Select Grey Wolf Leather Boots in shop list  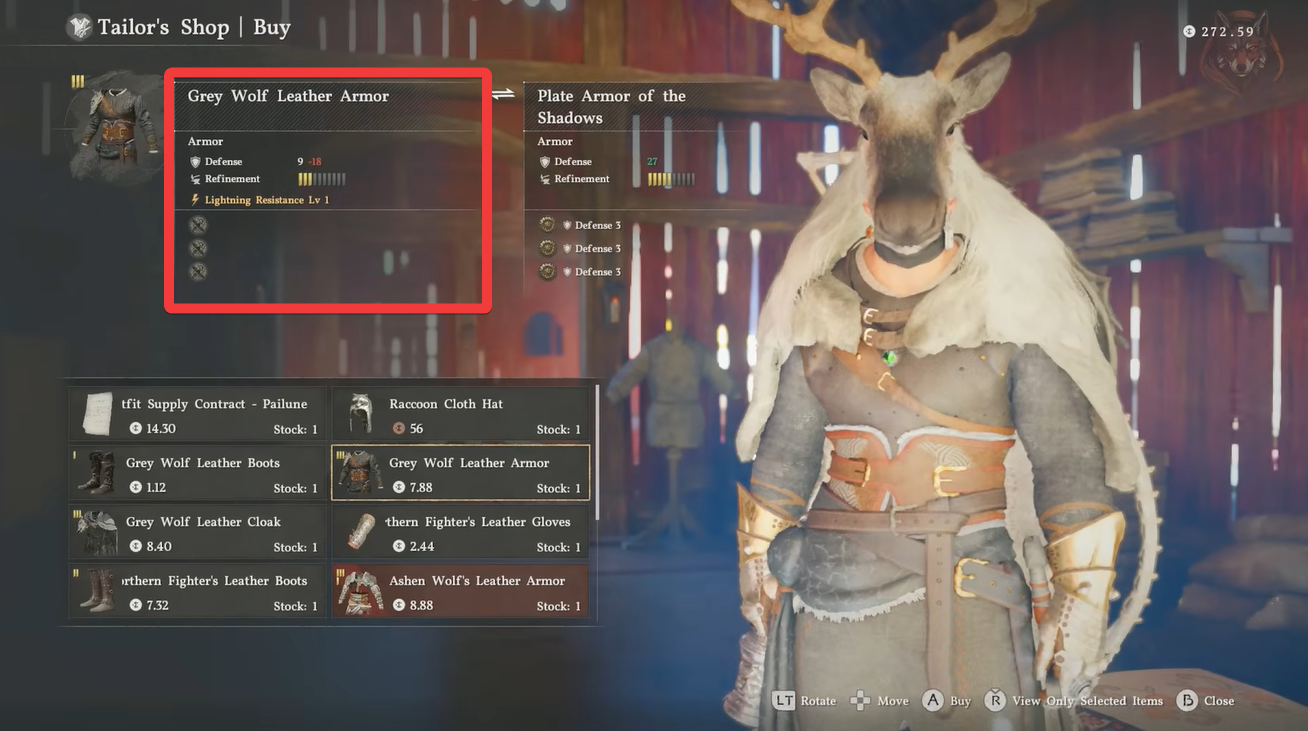click(x=197, y=474)
